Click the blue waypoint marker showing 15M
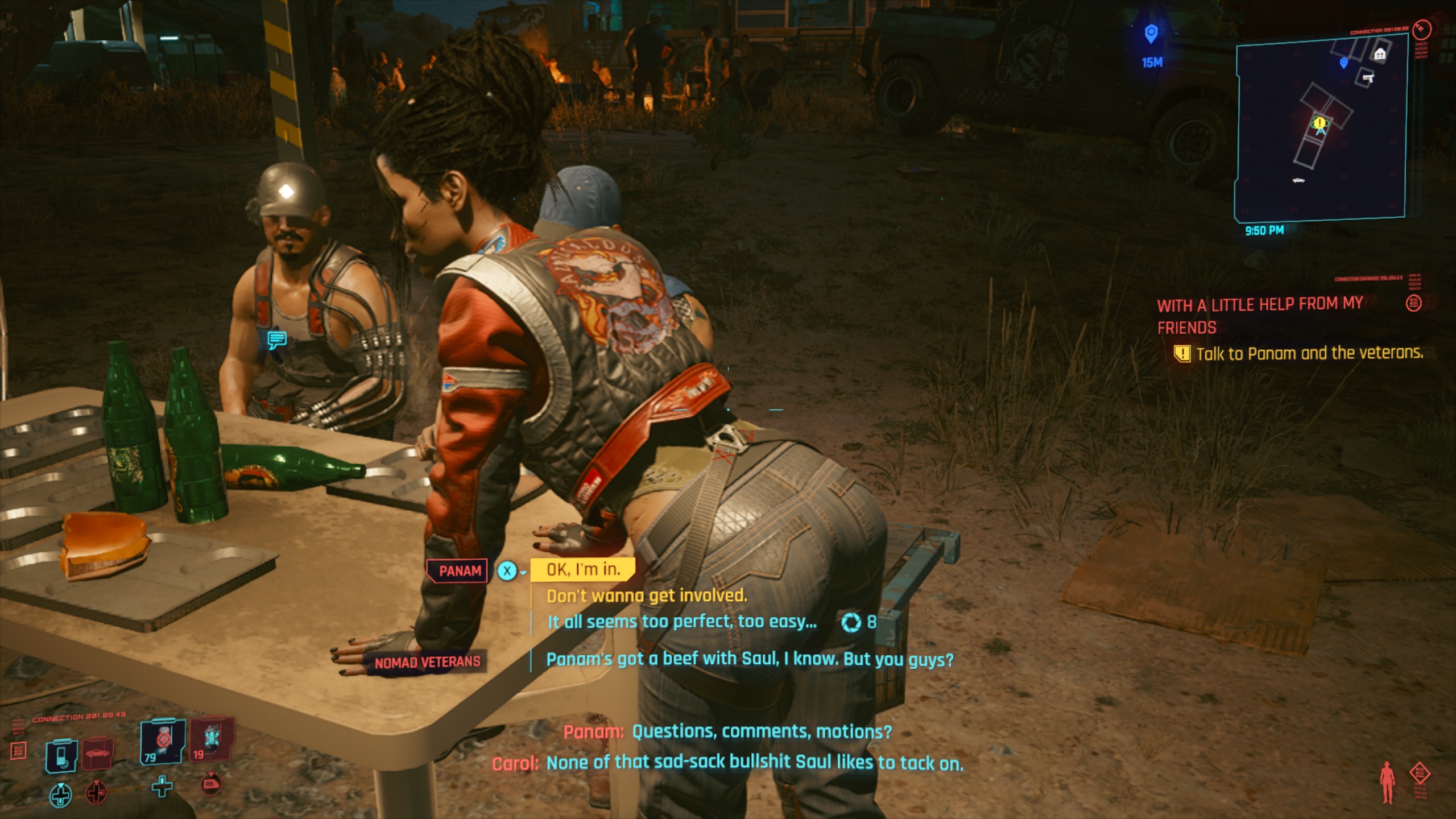This screenshot has width=1456, height=819. point(1151,34)
